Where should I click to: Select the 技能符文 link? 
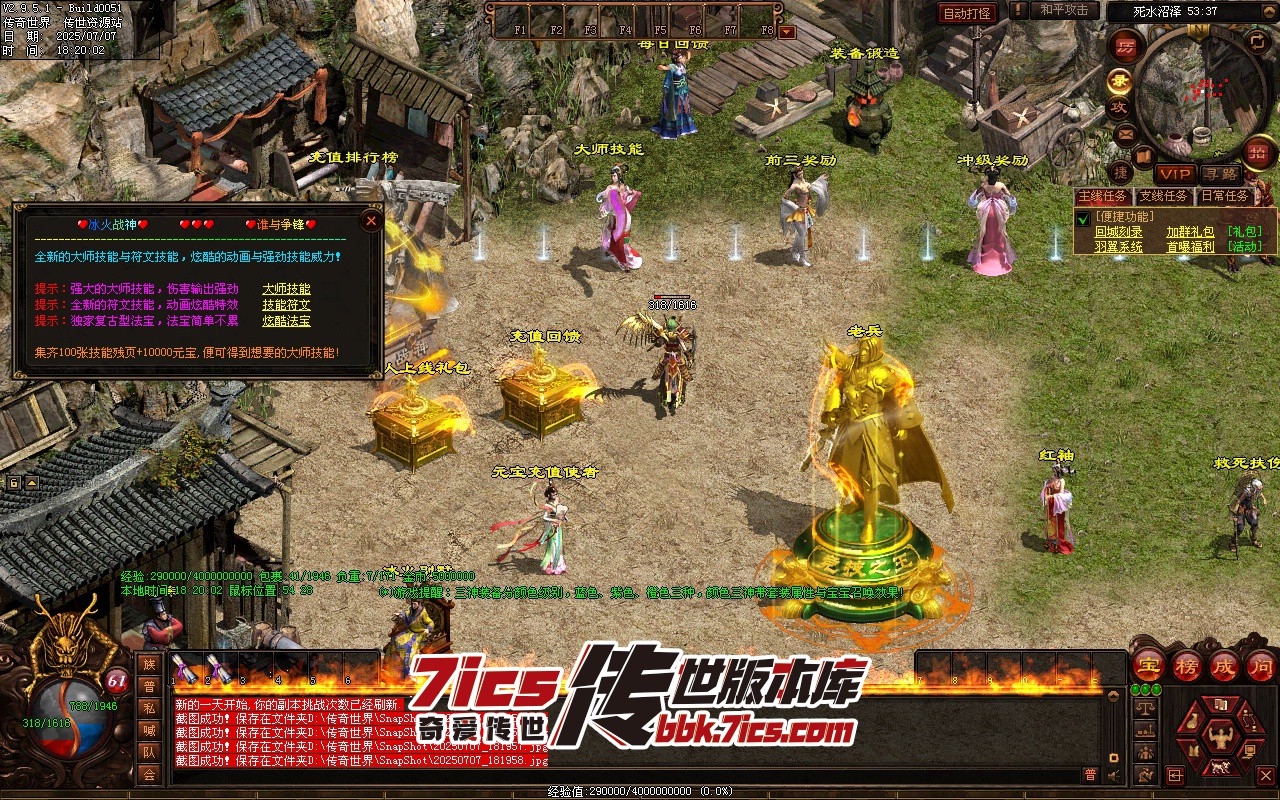click(x=286, y=305)
